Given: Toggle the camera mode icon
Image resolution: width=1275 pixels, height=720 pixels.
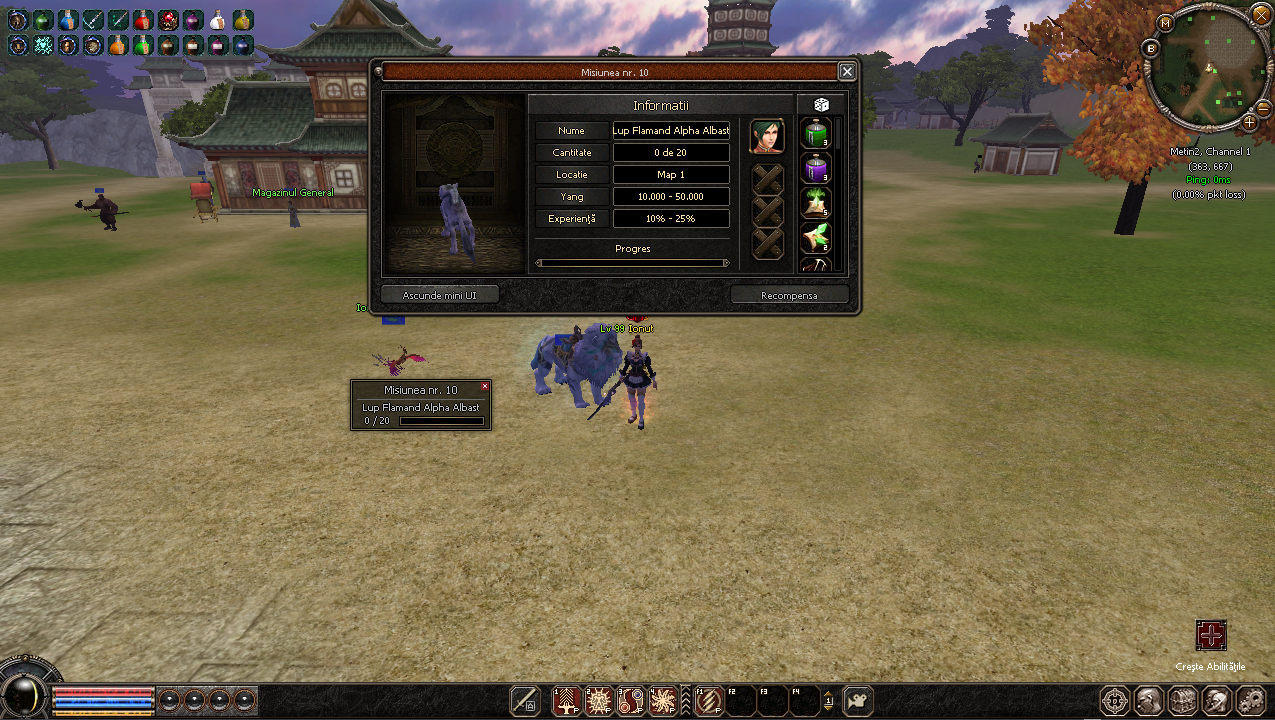Looking at the screenshot, I should 858,701.
